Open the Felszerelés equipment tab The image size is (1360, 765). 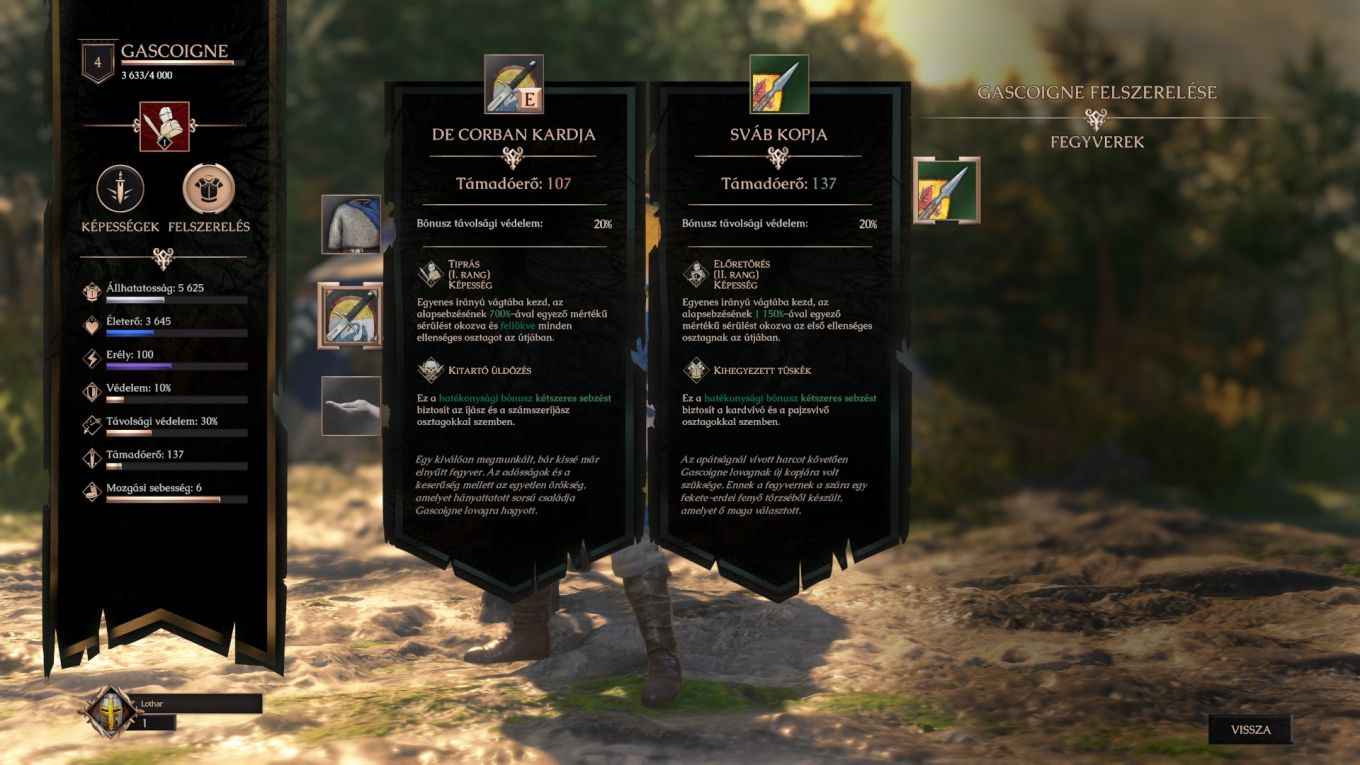coord(209,189)
